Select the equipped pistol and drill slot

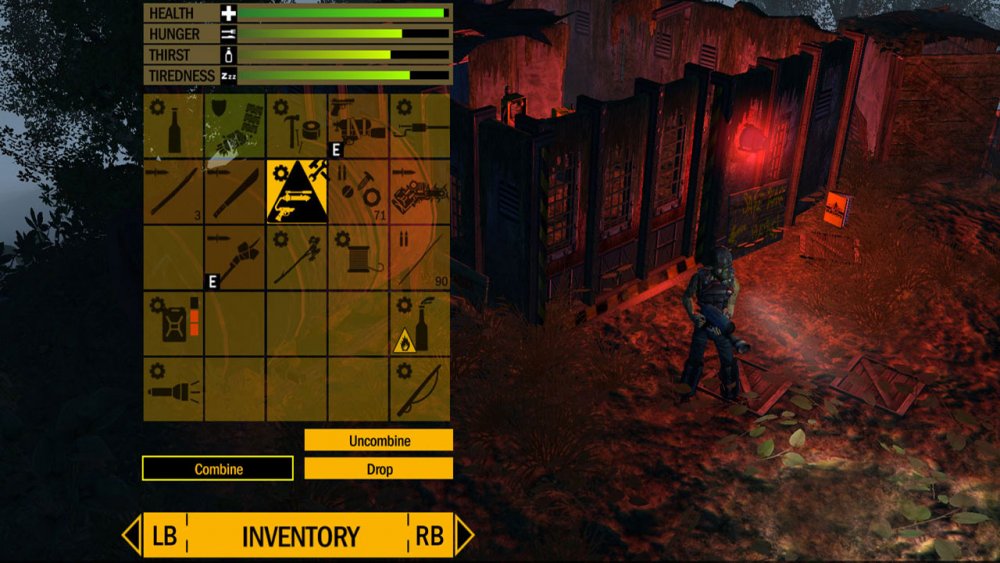pos(358,126)
